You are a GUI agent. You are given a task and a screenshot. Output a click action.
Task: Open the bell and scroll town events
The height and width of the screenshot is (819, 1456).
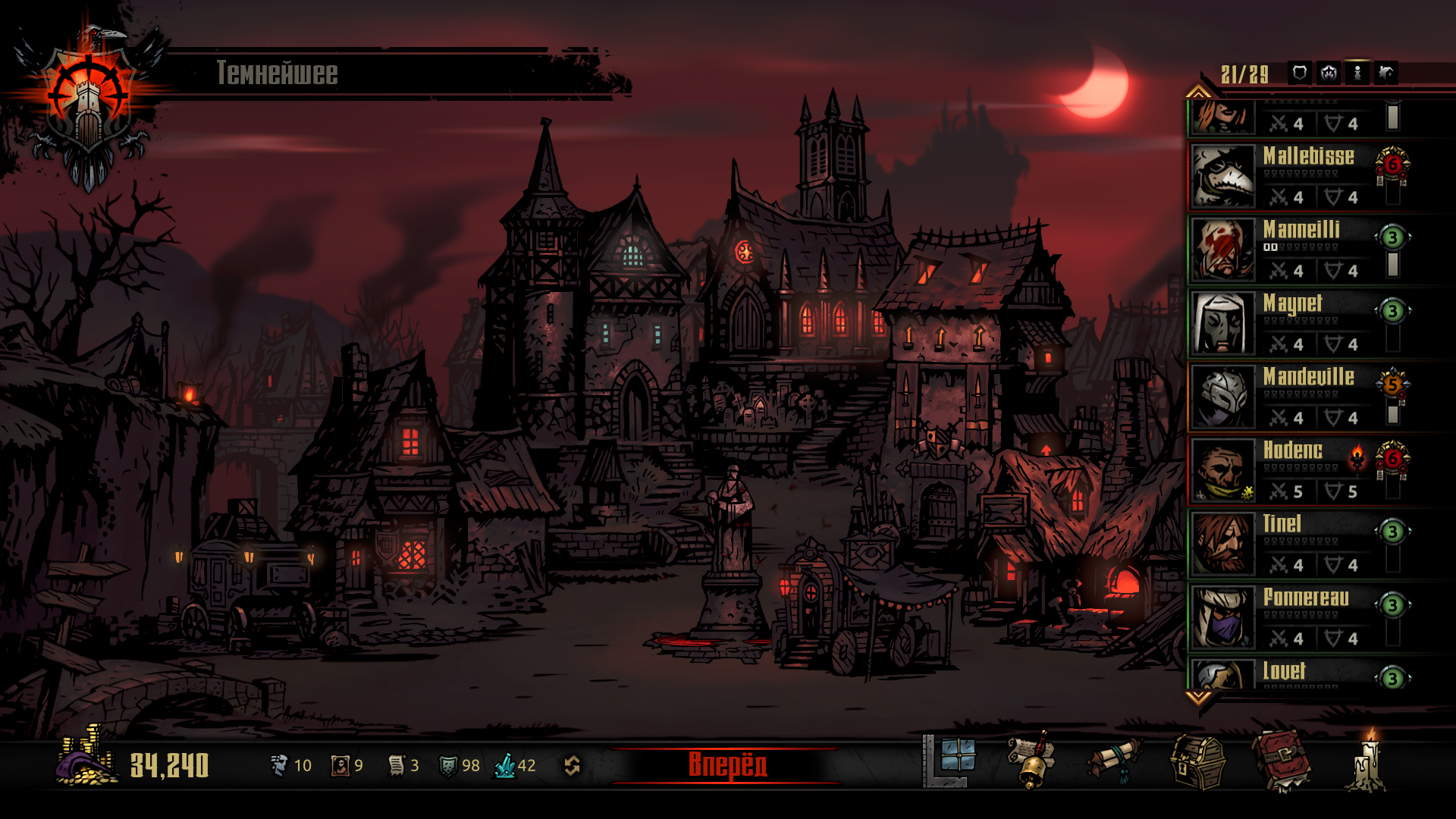pos(1031,761)
